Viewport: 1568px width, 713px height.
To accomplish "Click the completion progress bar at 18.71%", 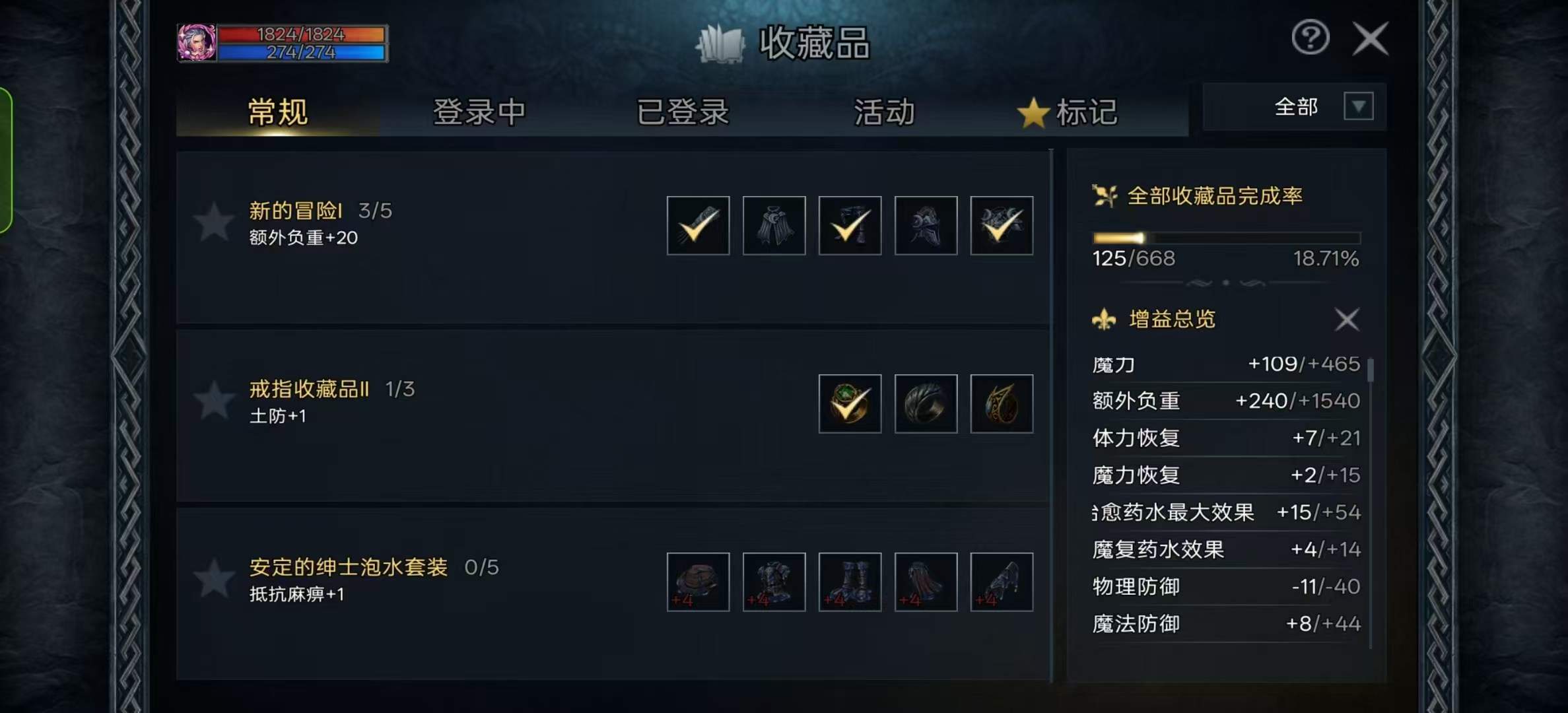I will click(x=1225, y=238).
